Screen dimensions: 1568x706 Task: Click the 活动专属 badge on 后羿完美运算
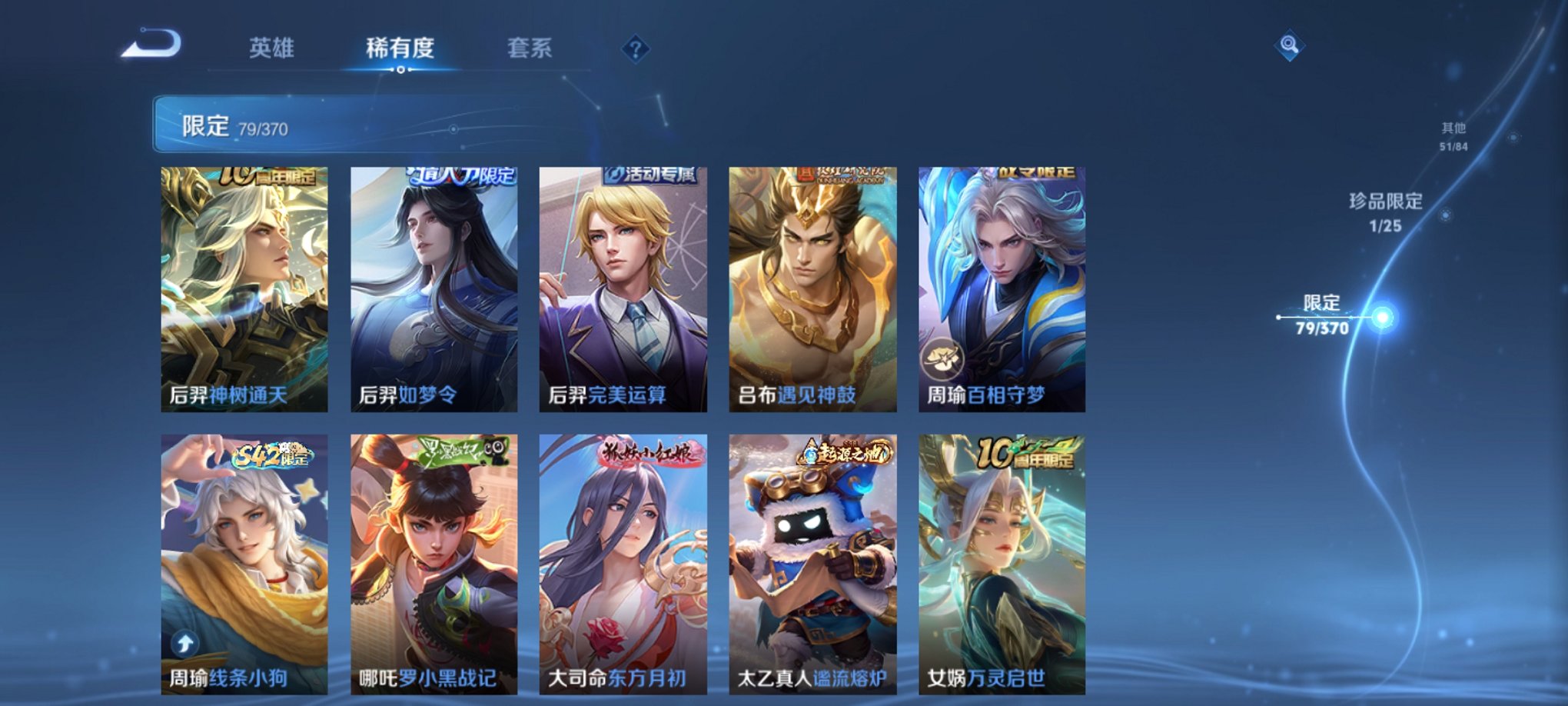coord(651,175)
